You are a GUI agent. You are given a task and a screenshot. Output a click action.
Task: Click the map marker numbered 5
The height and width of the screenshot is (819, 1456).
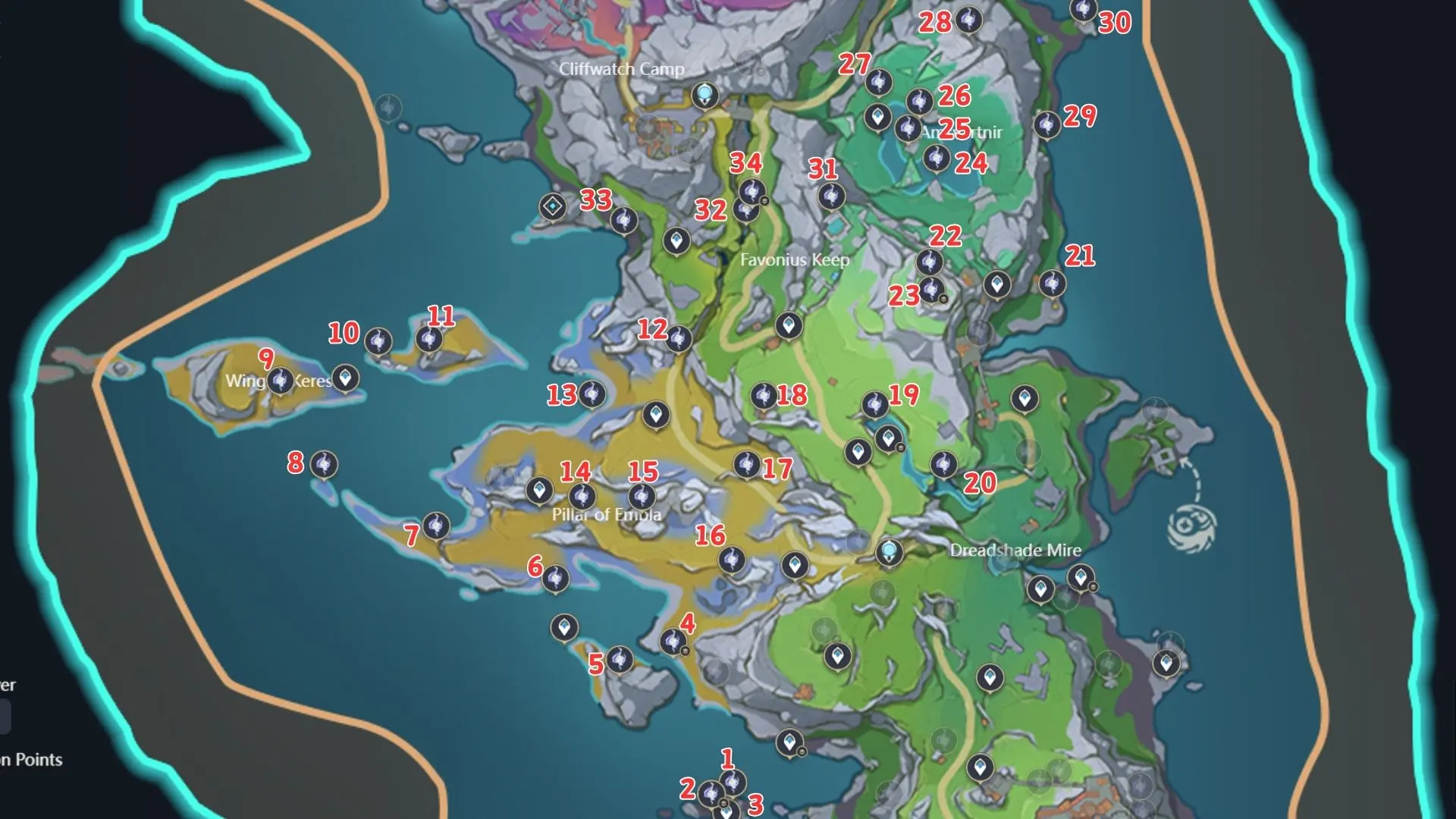[x=620, y=659]
